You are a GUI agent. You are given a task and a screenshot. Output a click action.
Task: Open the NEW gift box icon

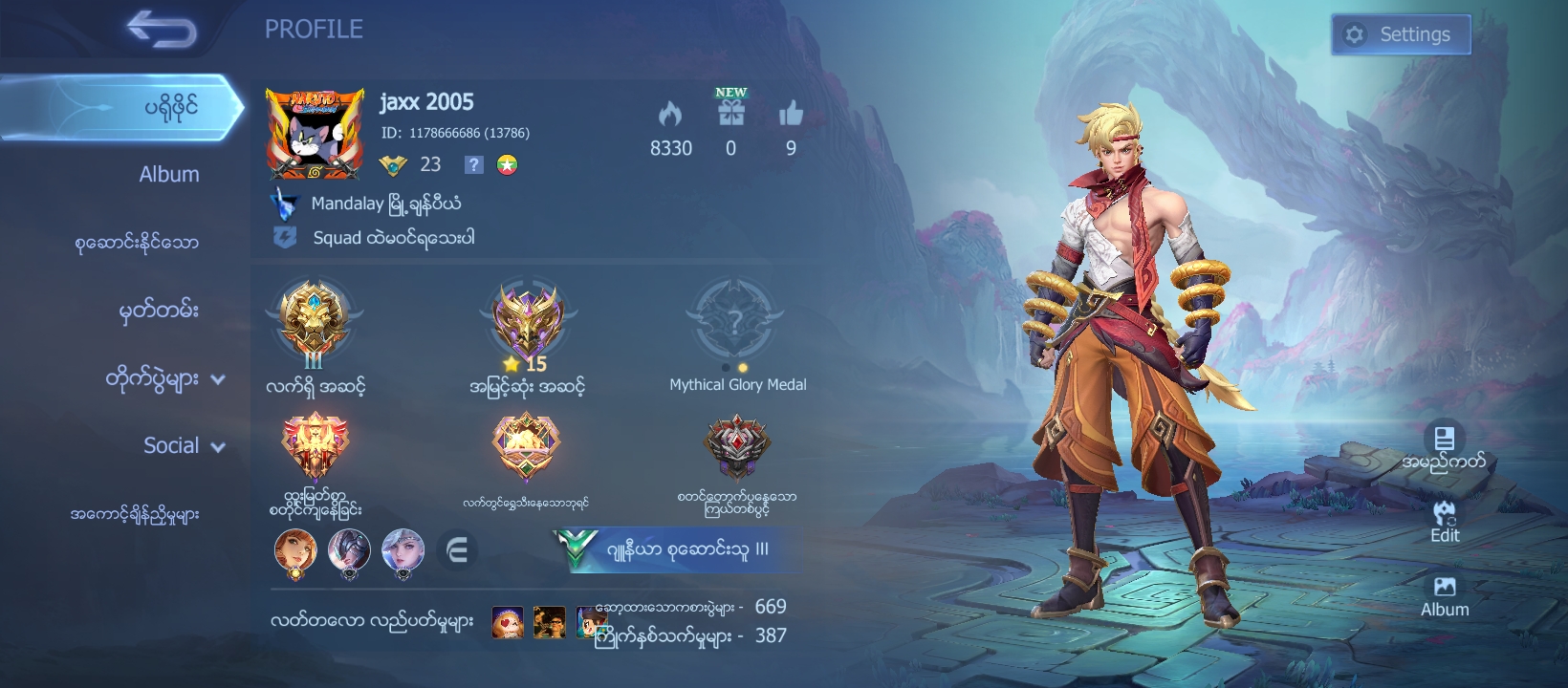tap(731, 112)
